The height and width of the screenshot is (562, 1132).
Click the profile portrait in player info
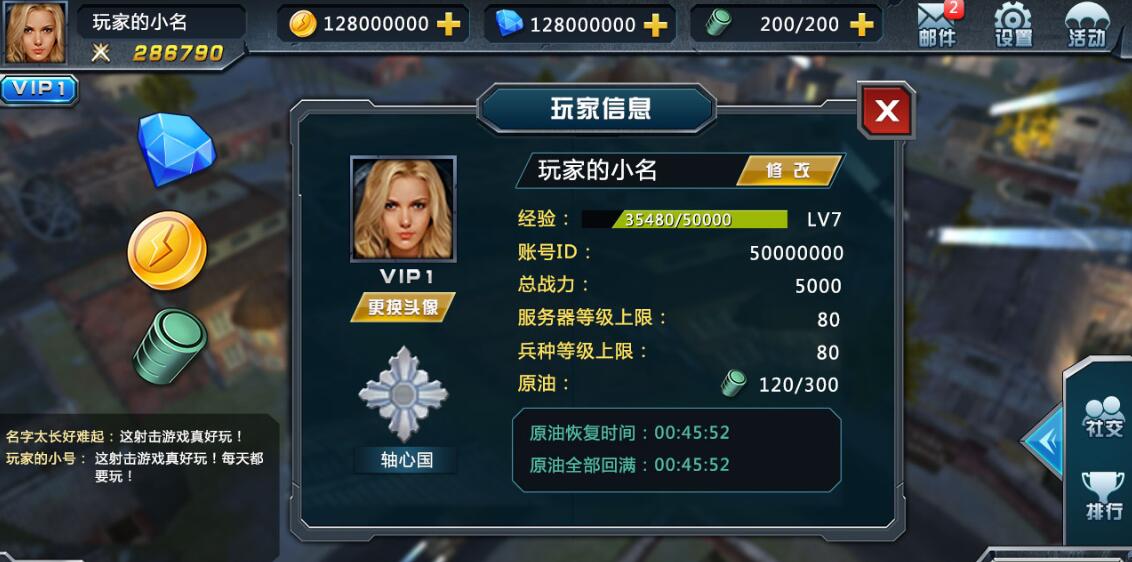[x=403, y=209]
